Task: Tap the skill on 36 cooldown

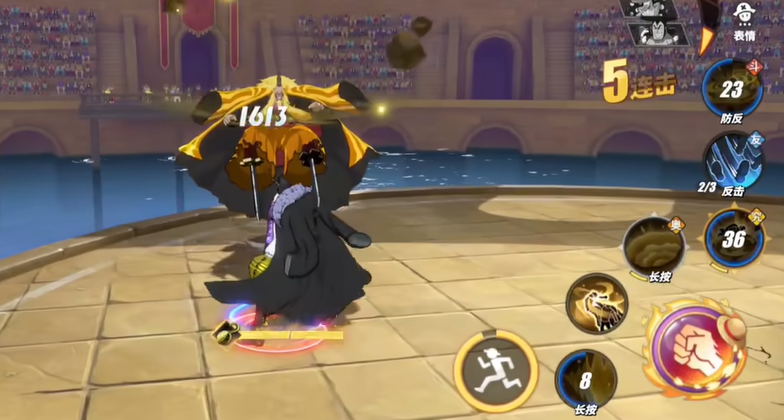Action: click(x=735, y=239)
